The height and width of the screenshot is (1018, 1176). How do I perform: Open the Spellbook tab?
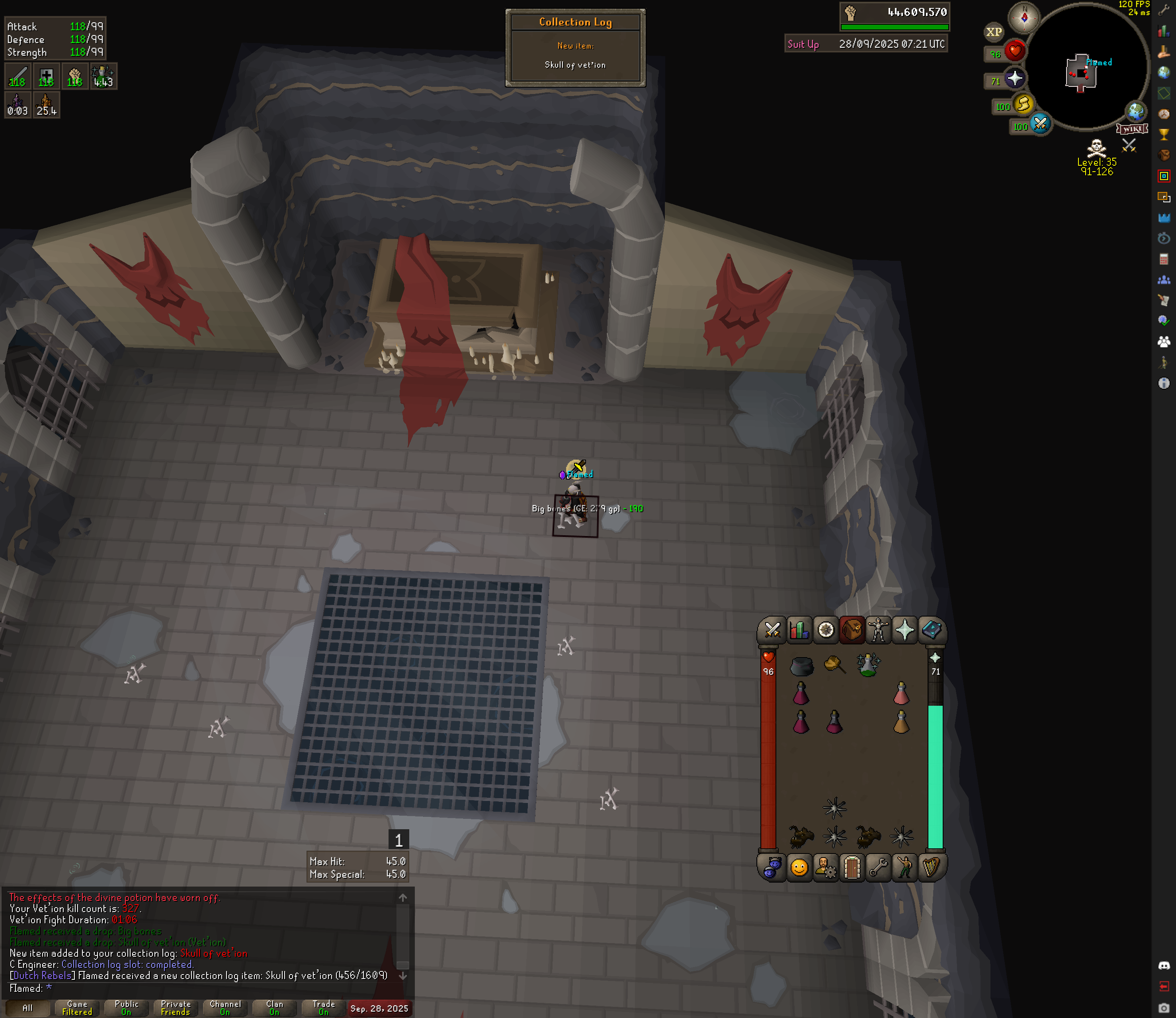point(931,630)
